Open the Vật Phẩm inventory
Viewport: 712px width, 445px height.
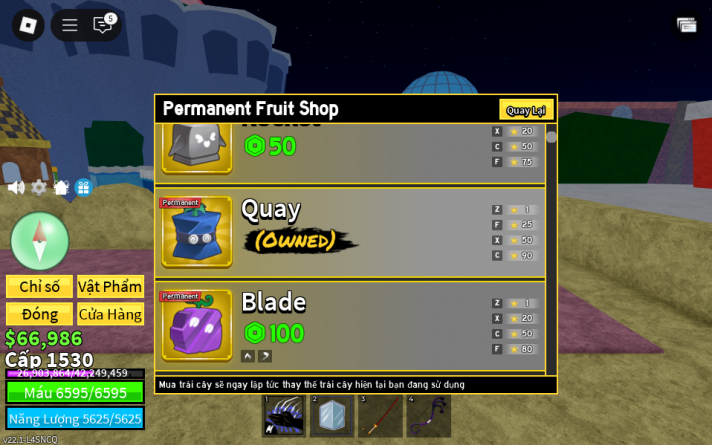click(x=110, y=287)
